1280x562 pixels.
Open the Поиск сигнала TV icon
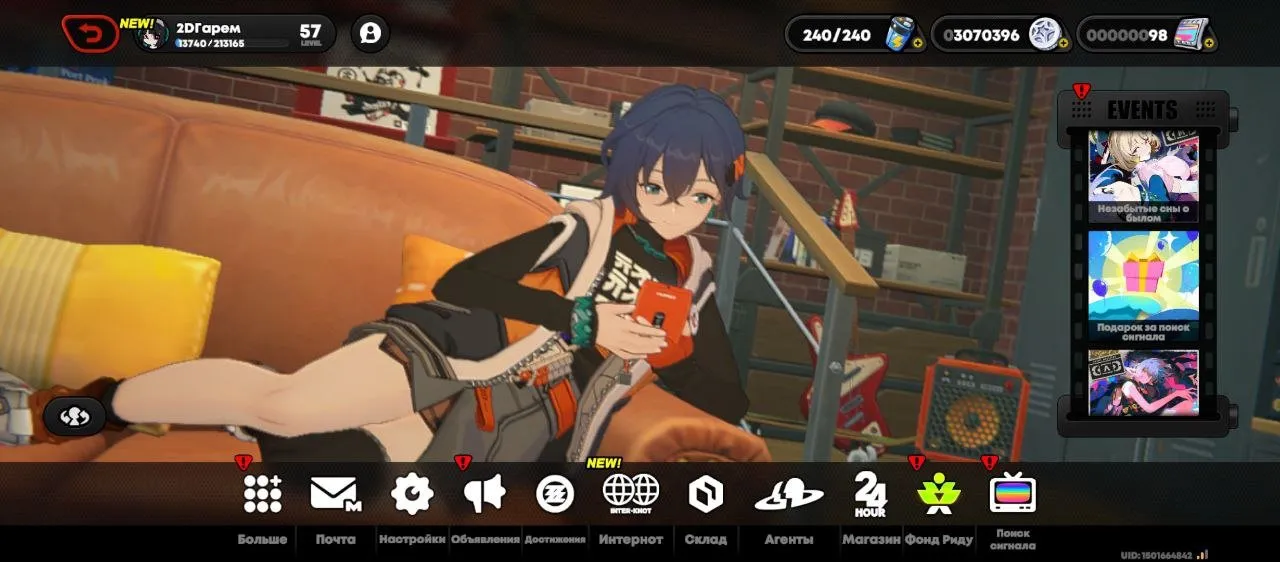click(1012, 493)
